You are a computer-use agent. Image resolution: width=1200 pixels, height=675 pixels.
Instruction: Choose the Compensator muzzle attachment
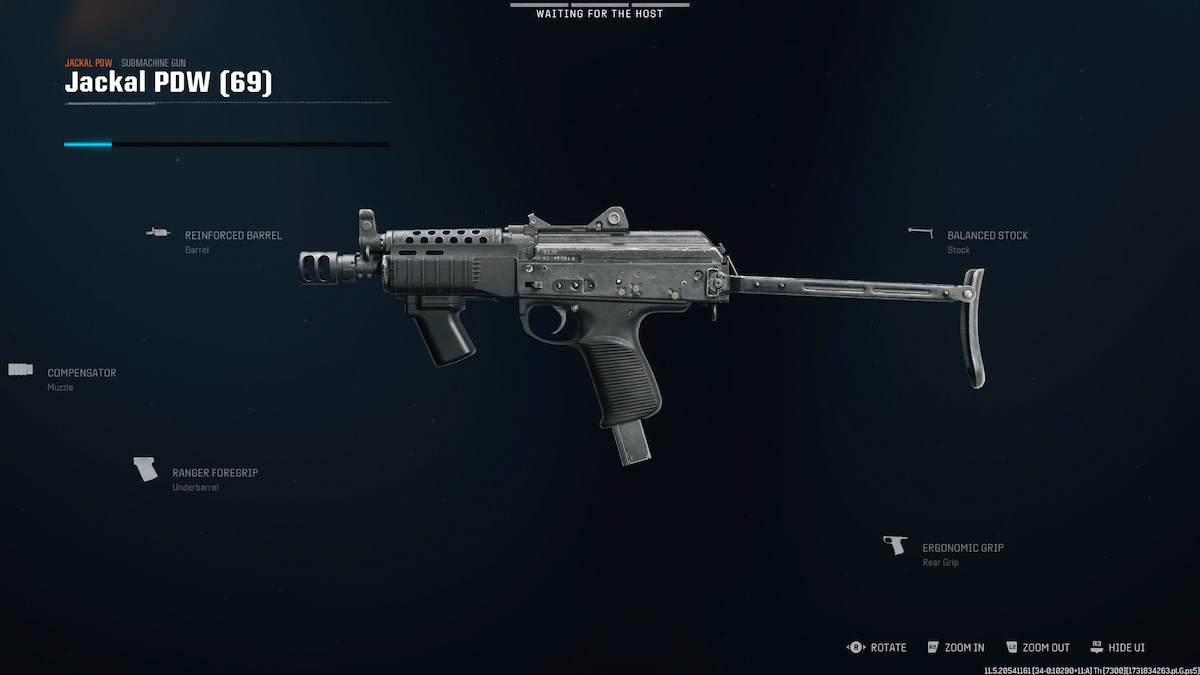coord(81,373)
